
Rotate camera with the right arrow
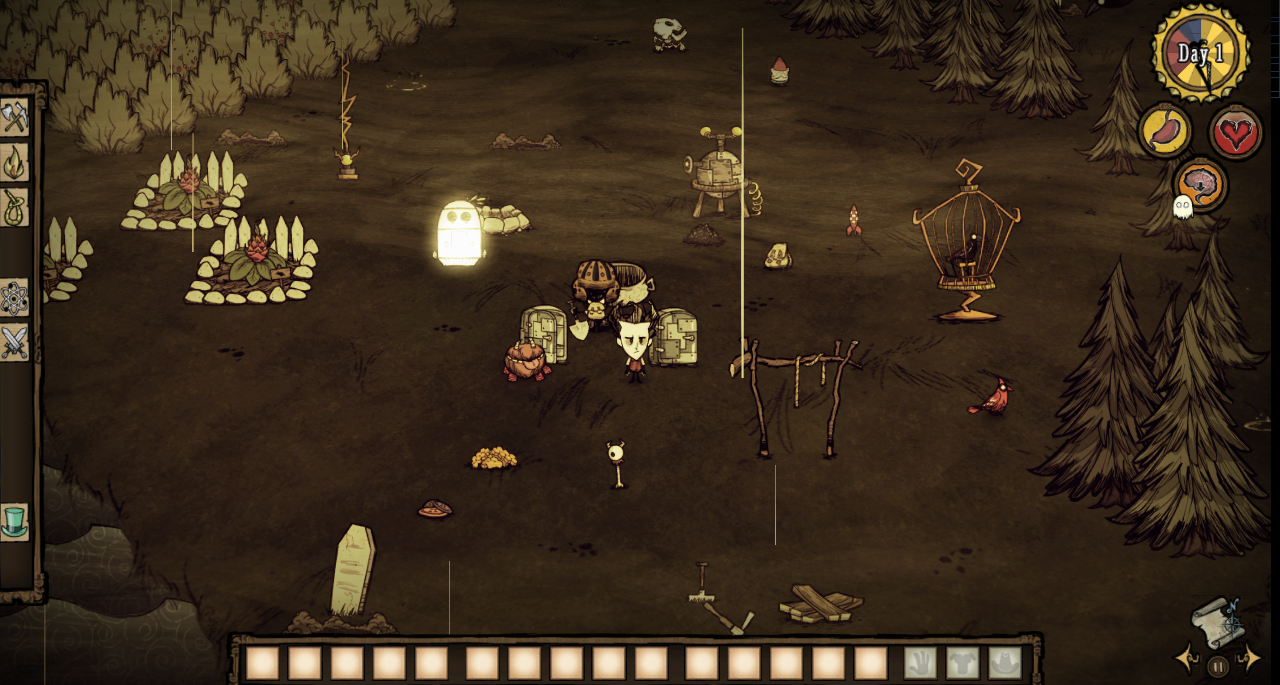[x=1250, y=658]
